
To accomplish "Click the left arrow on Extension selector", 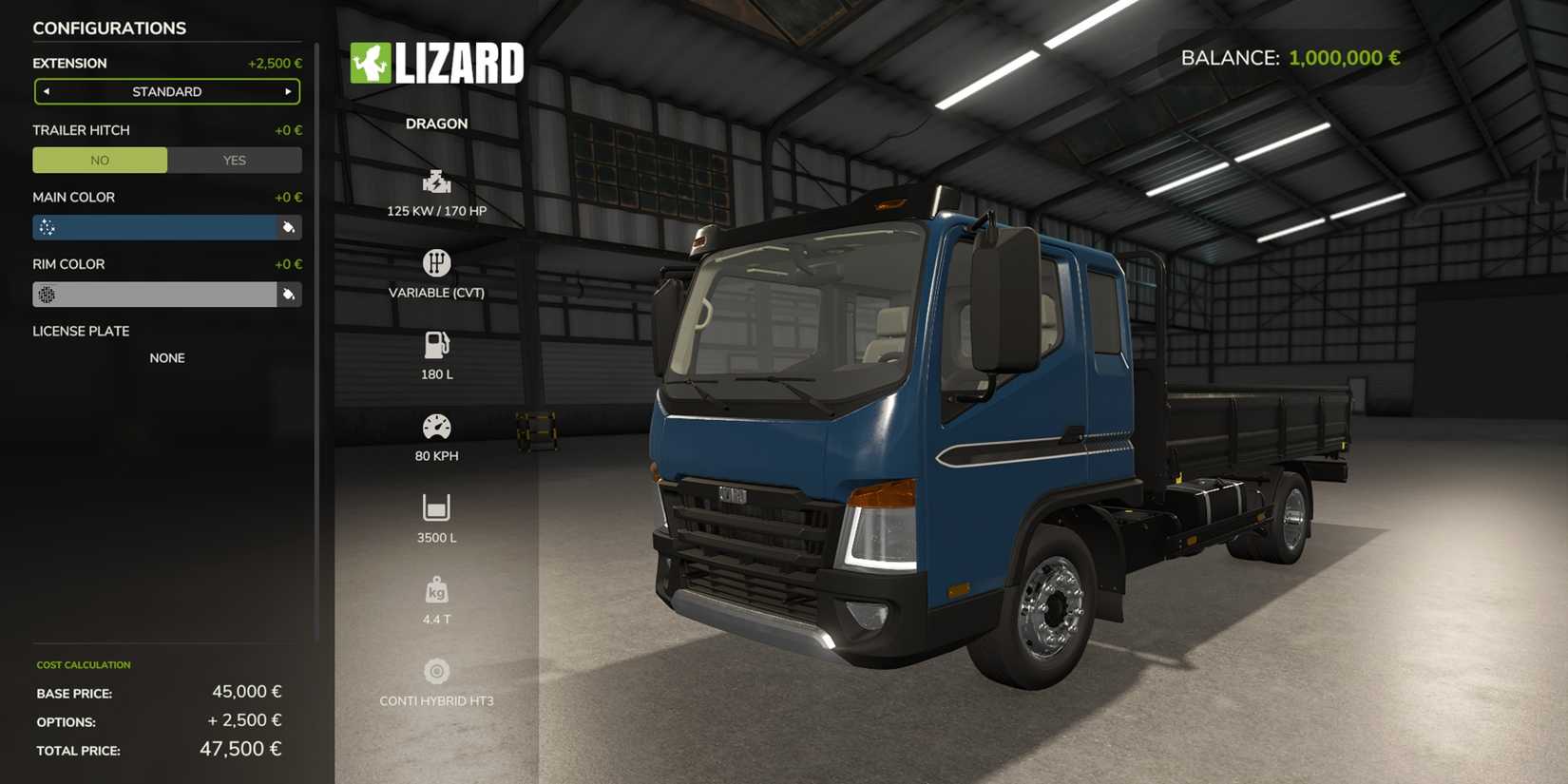I will click(x=47, y=91).
